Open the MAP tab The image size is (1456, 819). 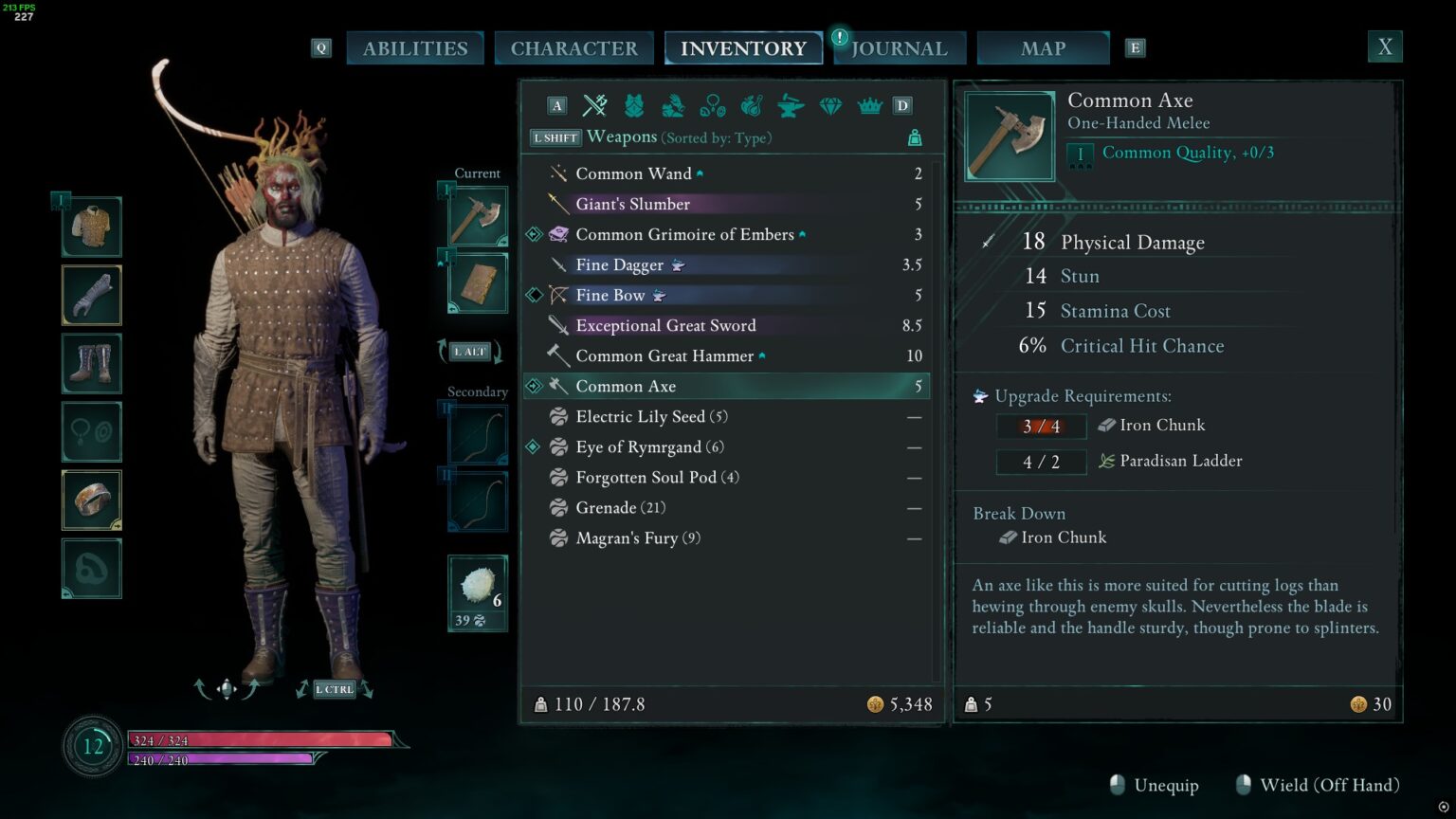(1043, 47)
